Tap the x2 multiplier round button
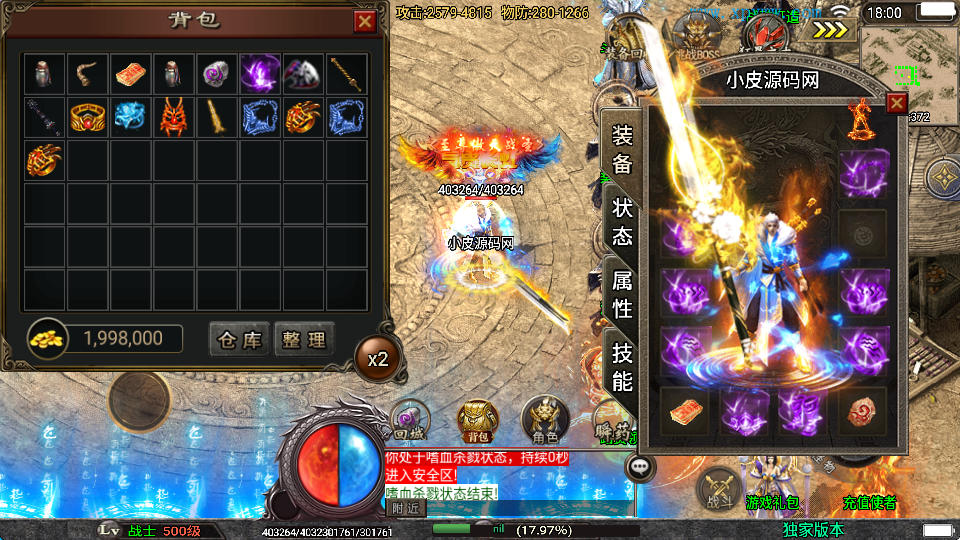This screenshot has width=960, height=540. [x=378, y=358]
